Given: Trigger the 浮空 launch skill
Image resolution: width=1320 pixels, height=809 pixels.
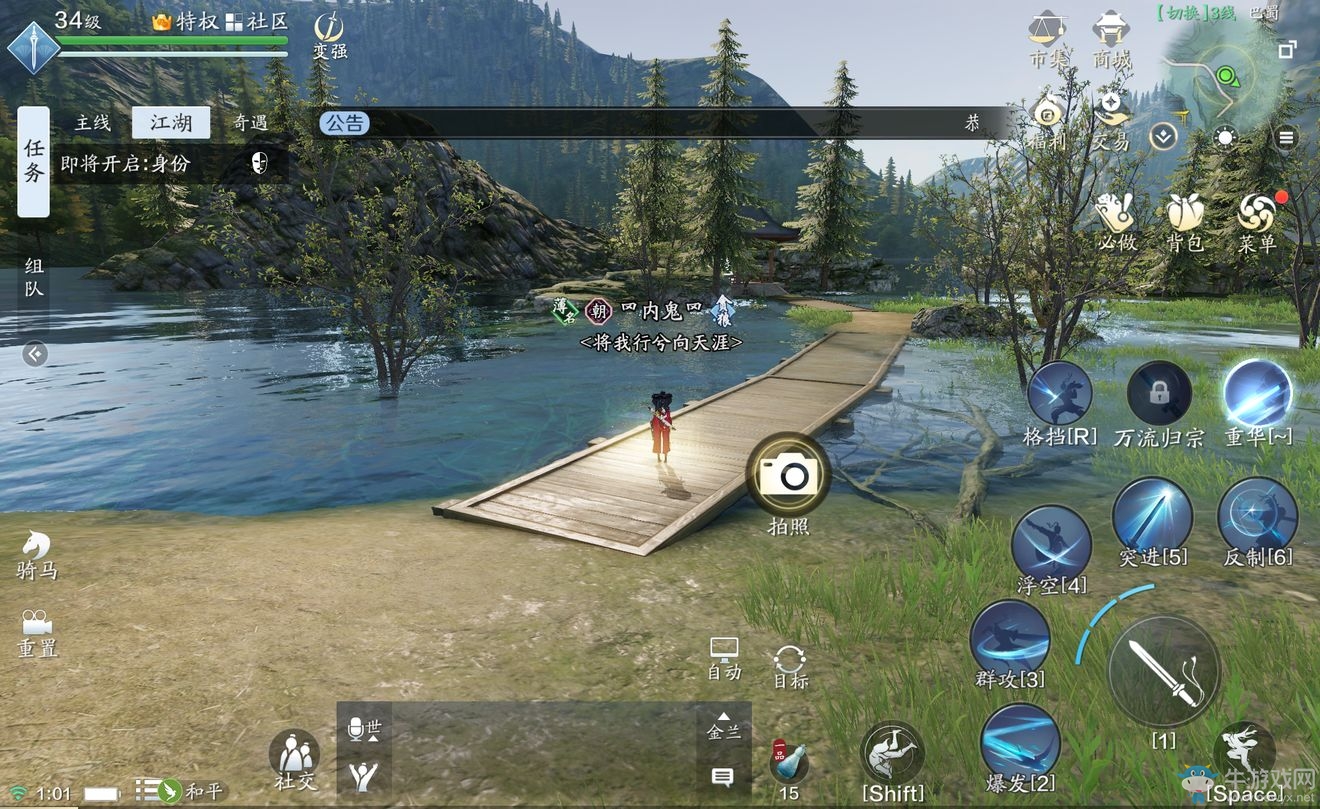Looking at the screenshot, I should (x=1051, y=543).
